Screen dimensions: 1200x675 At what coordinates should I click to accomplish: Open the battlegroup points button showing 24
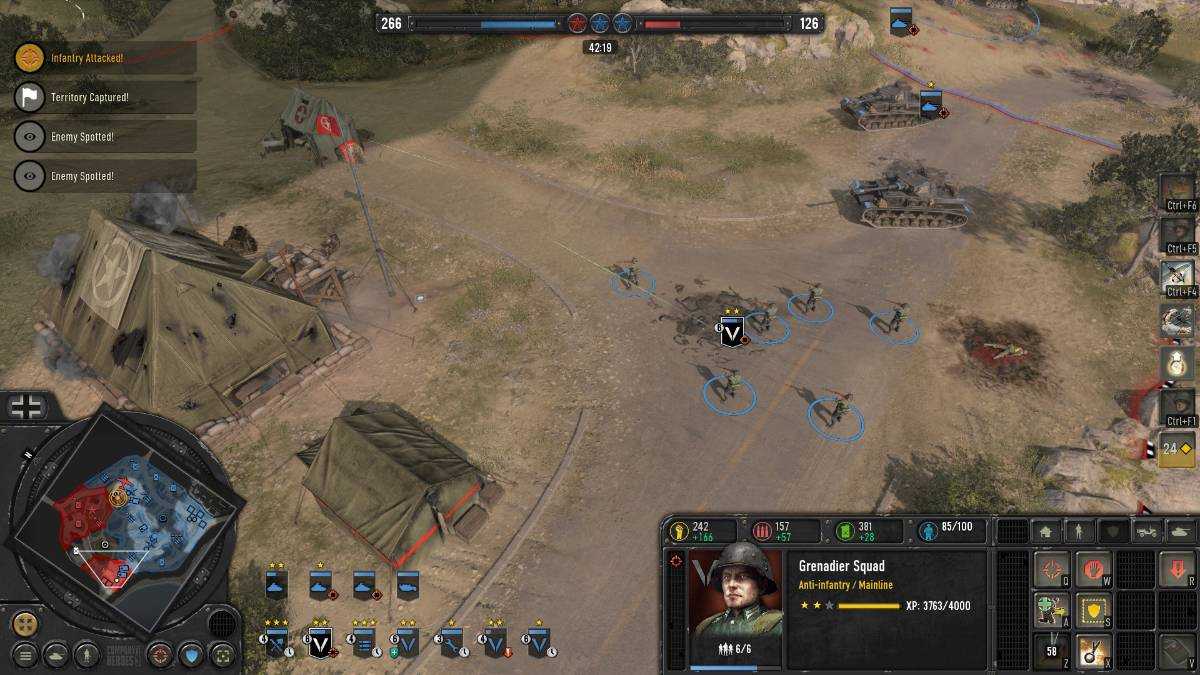point(1177,449)
